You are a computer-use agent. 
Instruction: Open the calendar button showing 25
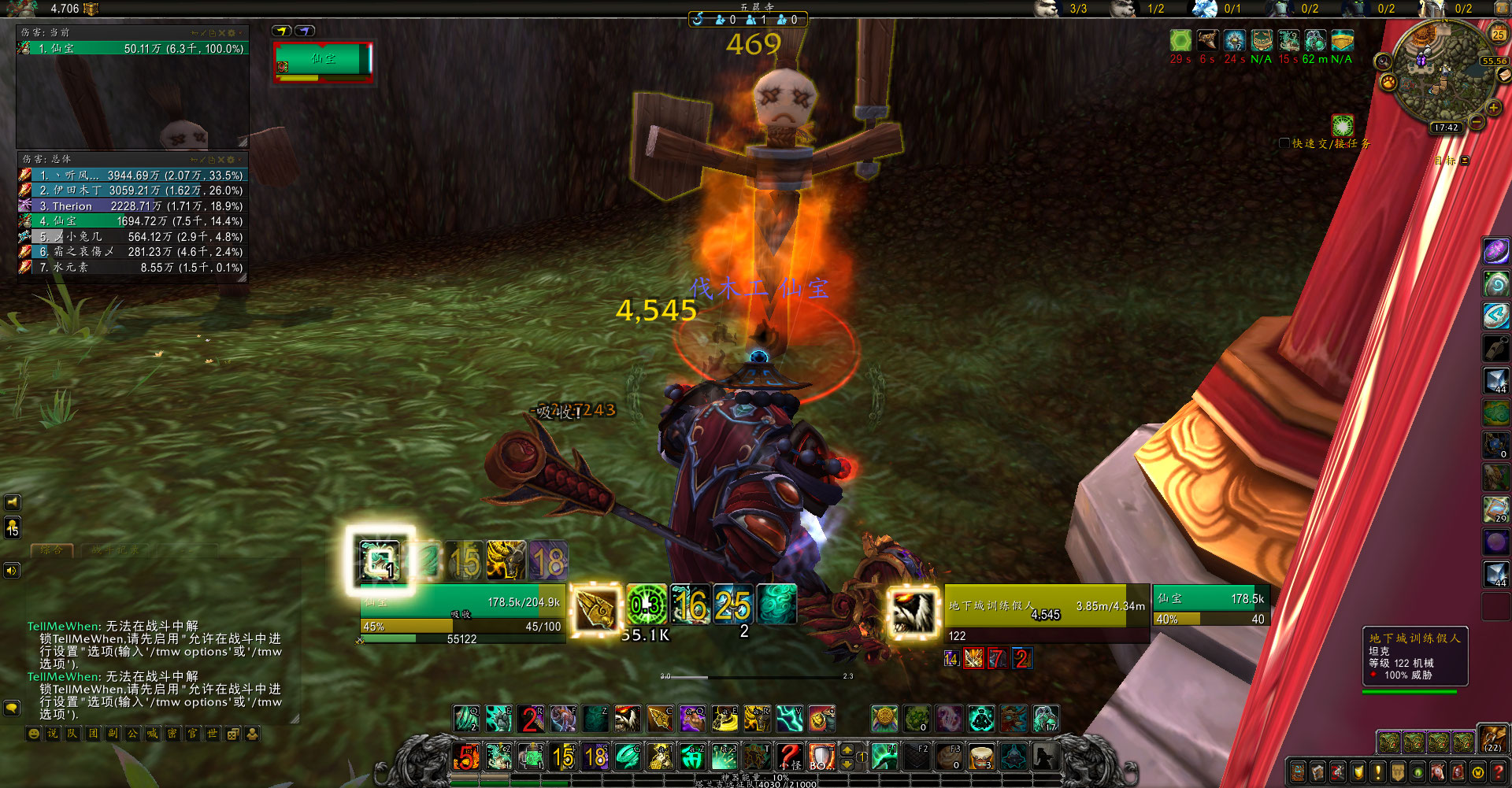tap(1498, 33)
